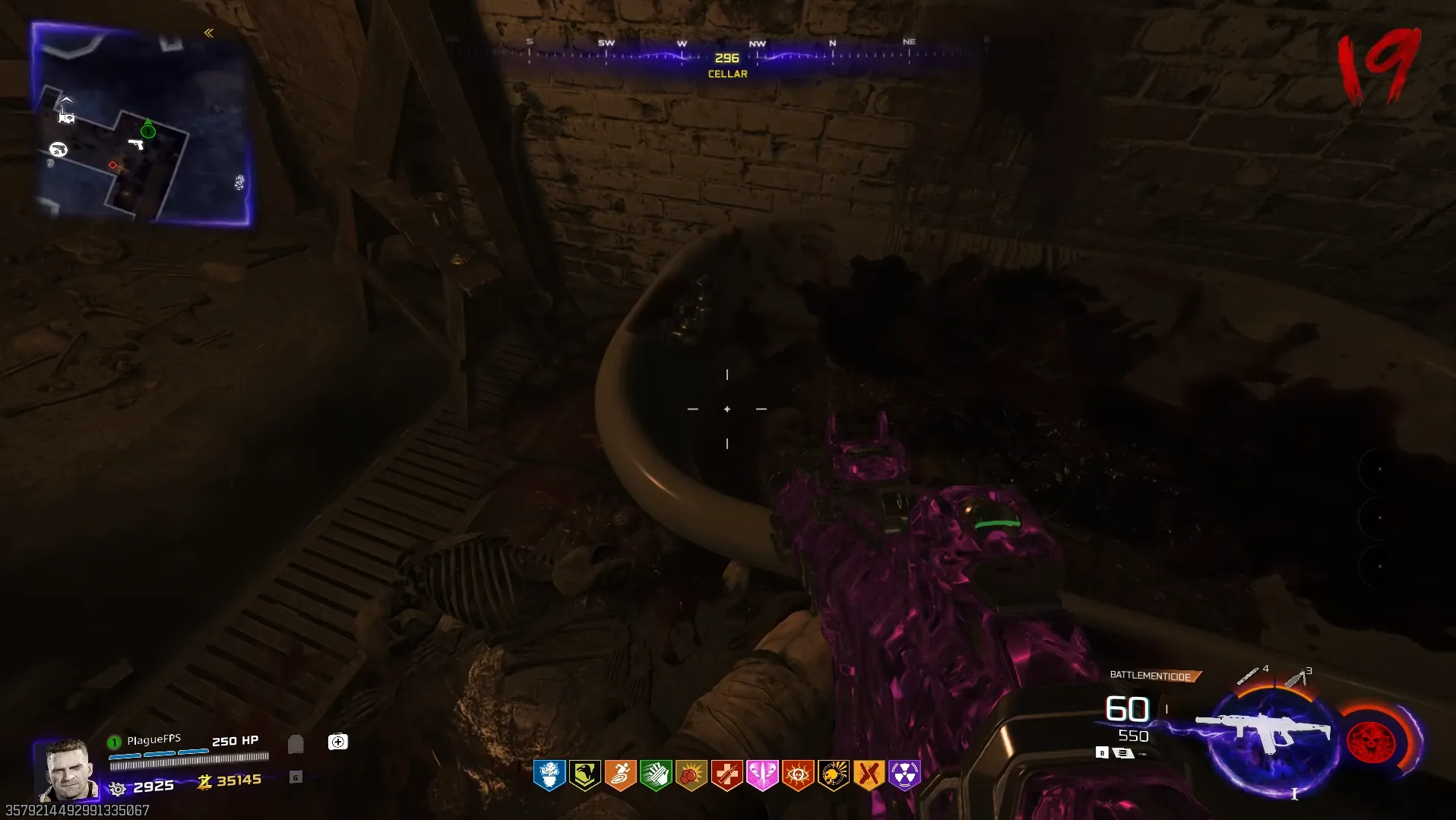Screen dimensions: 1456x820
Task: Click the boxing glove Melee Macchiato perk
Action: click(691, 775)
